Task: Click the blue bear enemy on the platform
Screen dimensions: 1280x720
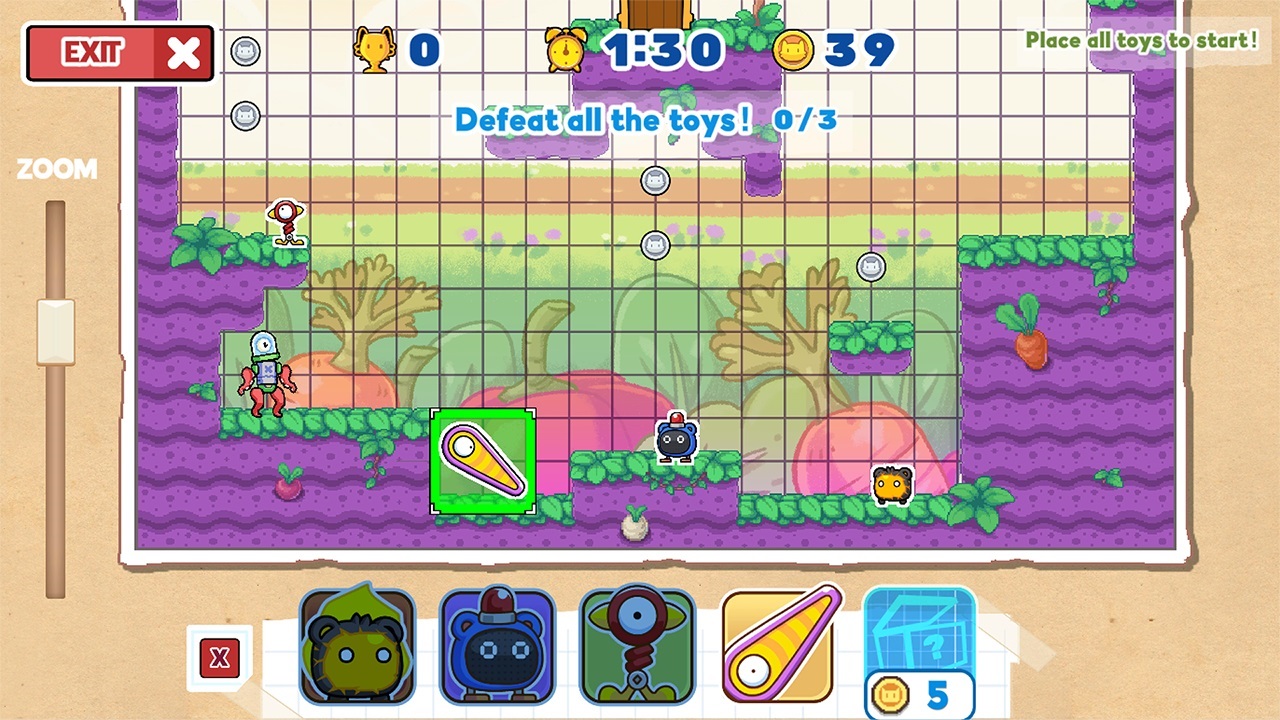Action: click(676, 438)
